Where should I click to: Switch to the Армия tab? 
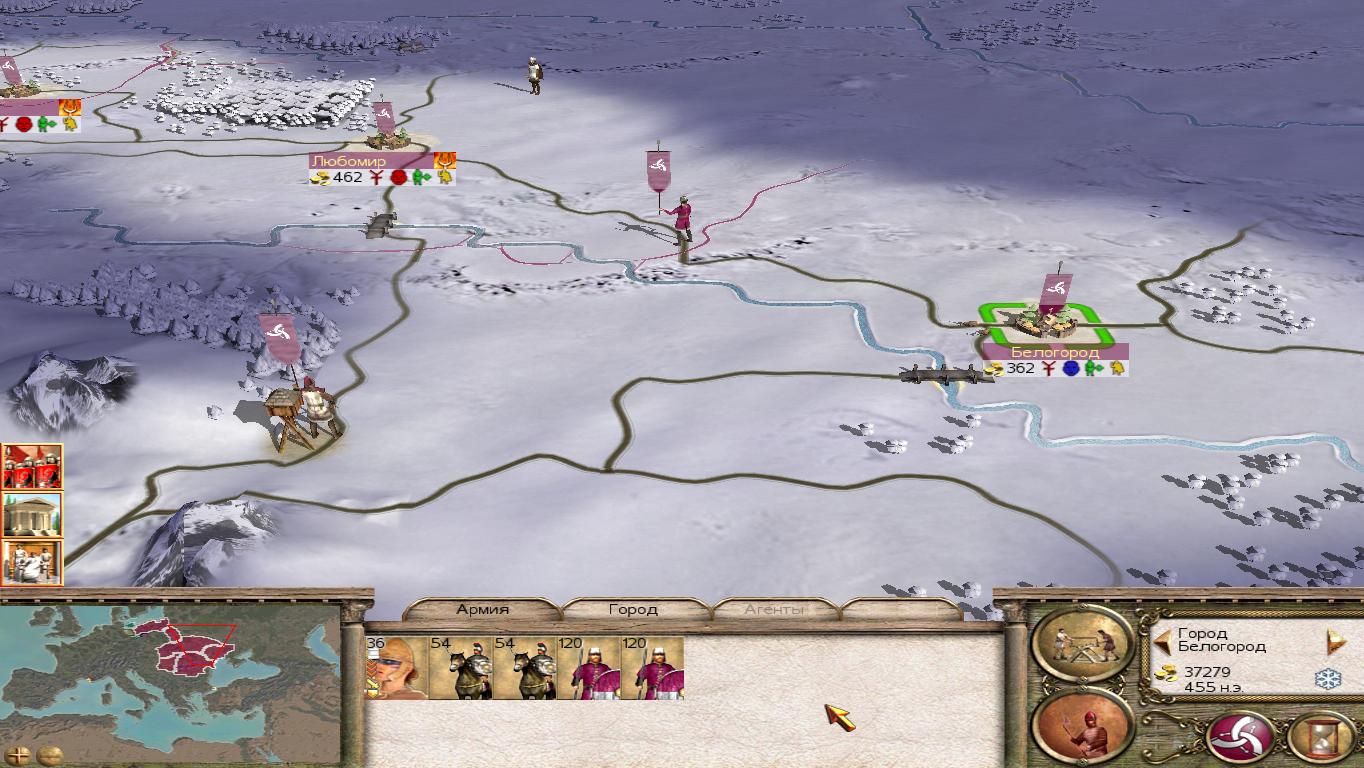pyautogui.click(x=483, y=609)
